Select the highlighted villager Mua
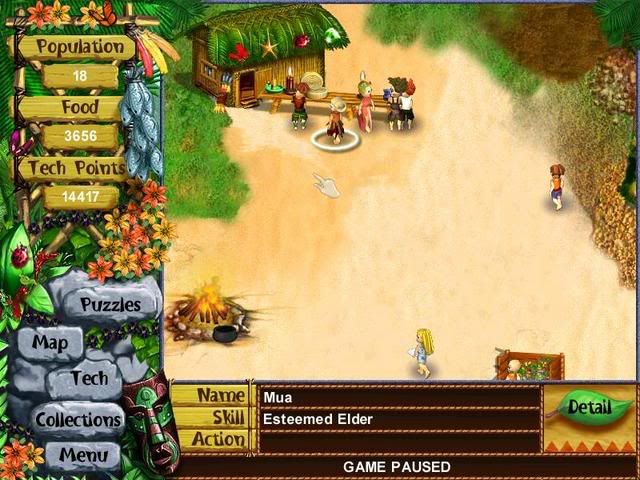 coord(336,122)
